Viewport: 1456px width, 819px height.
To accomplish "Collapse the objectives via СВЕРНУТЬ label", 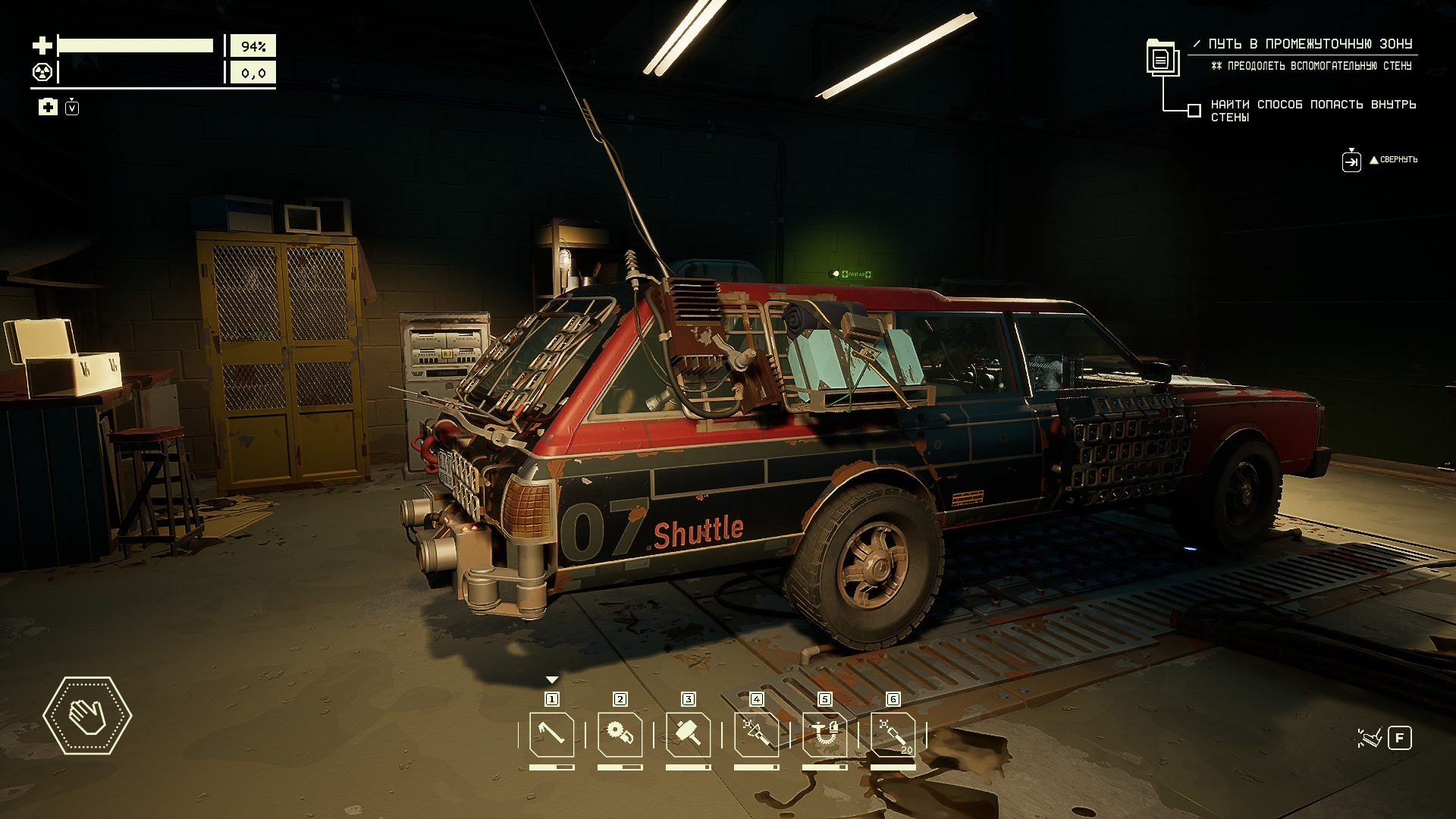I will point(1398,160).
